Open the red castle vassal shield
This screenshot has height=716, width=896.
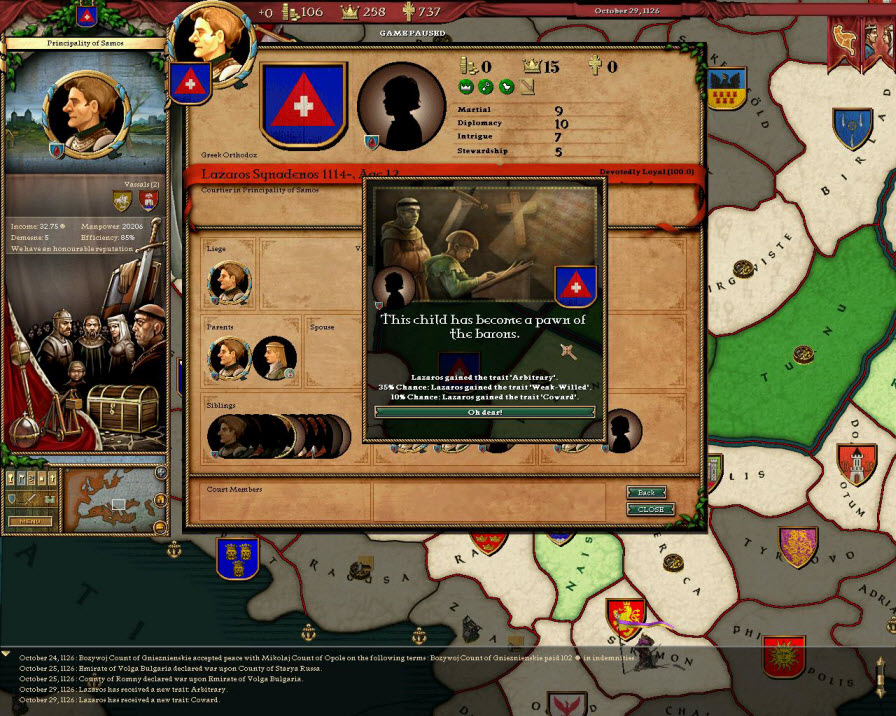point(148,202)
